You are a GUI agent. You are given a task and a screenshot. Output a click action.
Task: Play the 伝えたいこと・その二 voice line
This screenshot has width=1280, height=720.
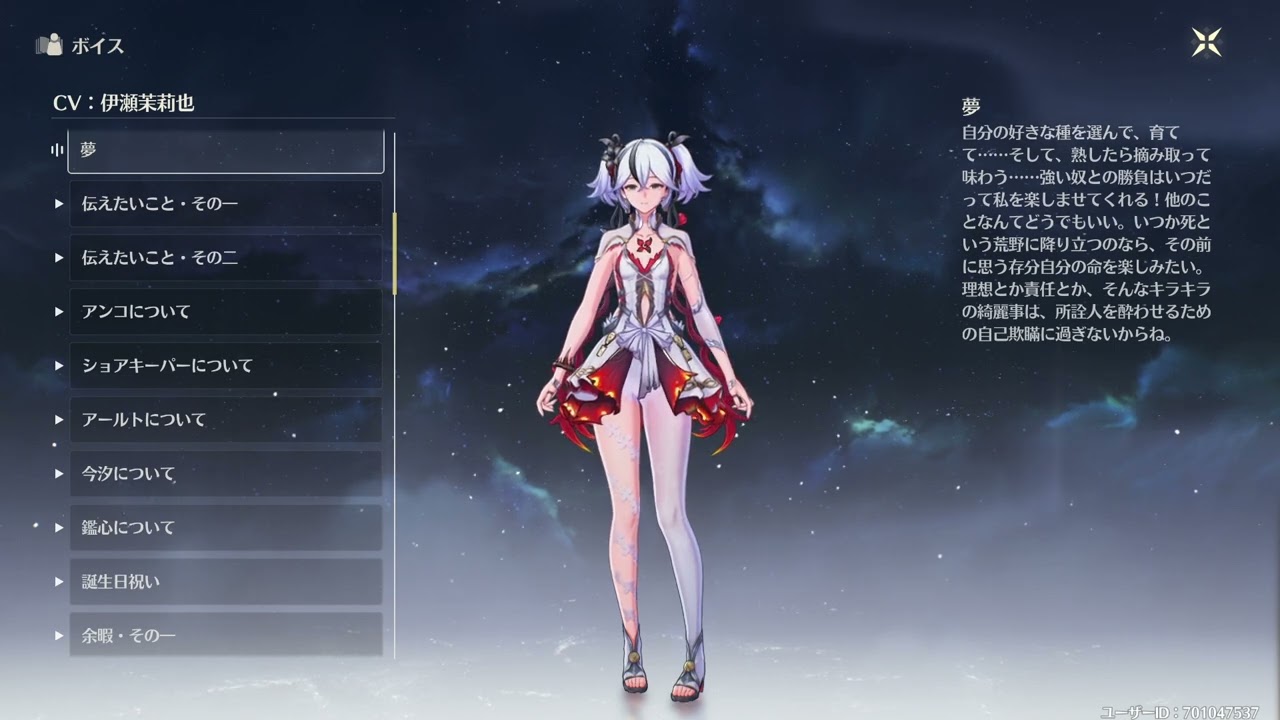(225, 258)
